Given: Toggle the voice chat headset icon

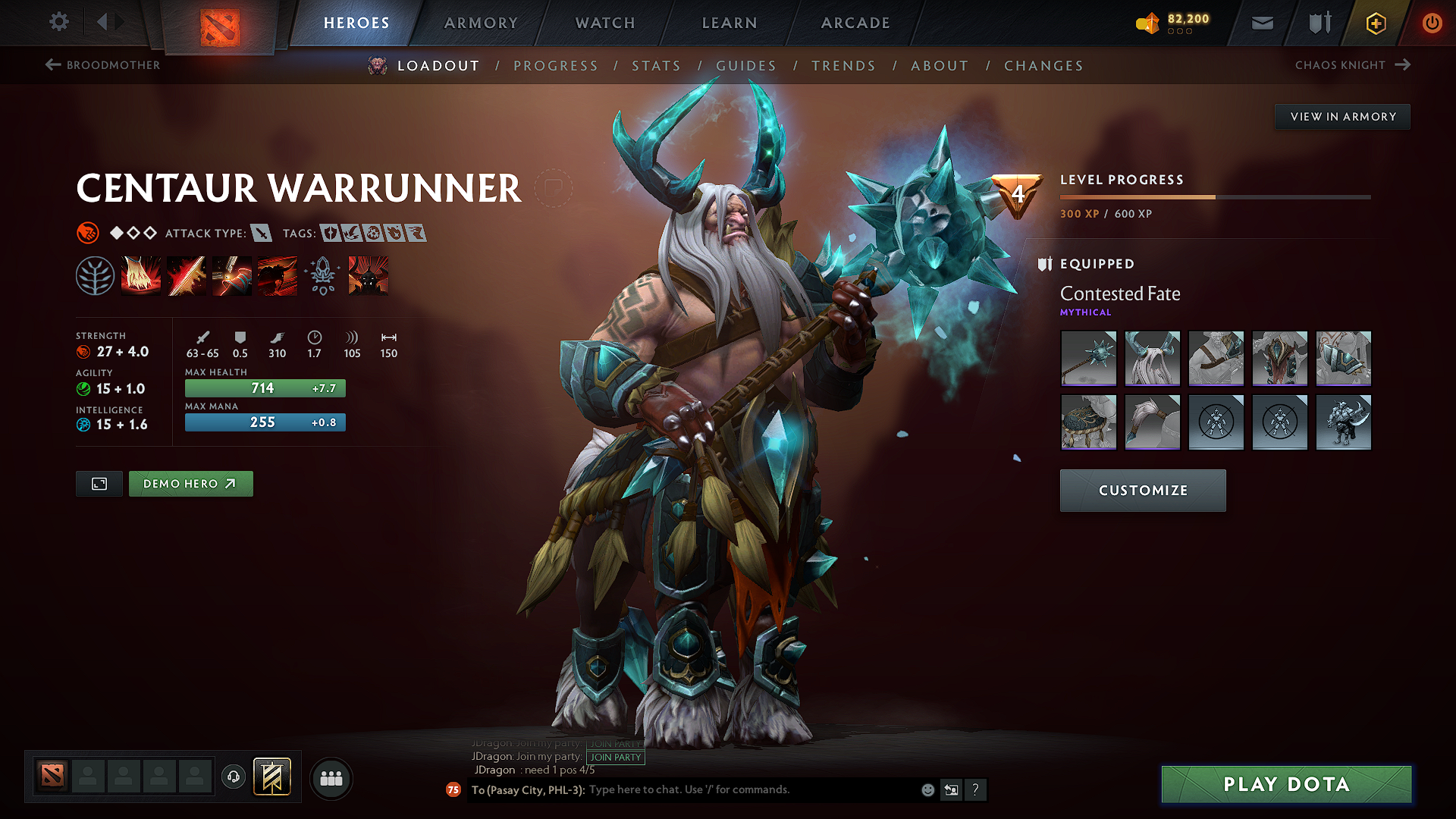Looking at the screenshot, I should click(234, 777).
